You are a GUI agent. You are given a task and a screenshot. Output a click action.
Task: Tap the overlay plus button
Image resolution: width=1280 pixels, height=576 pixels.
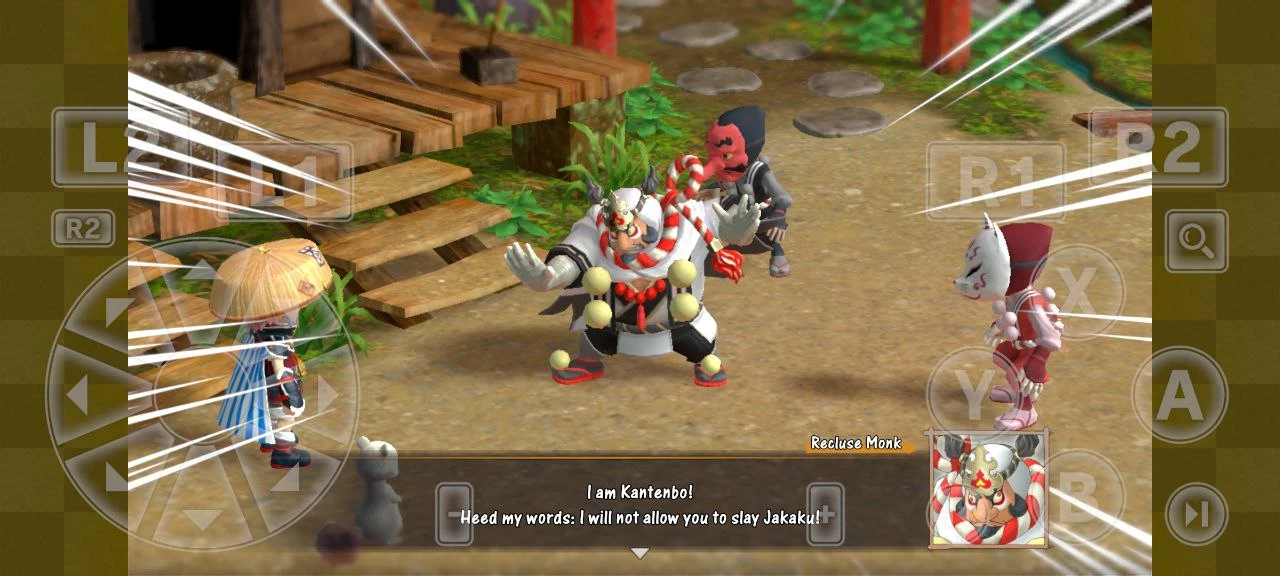pyautogui.click(x=825, y=515)
